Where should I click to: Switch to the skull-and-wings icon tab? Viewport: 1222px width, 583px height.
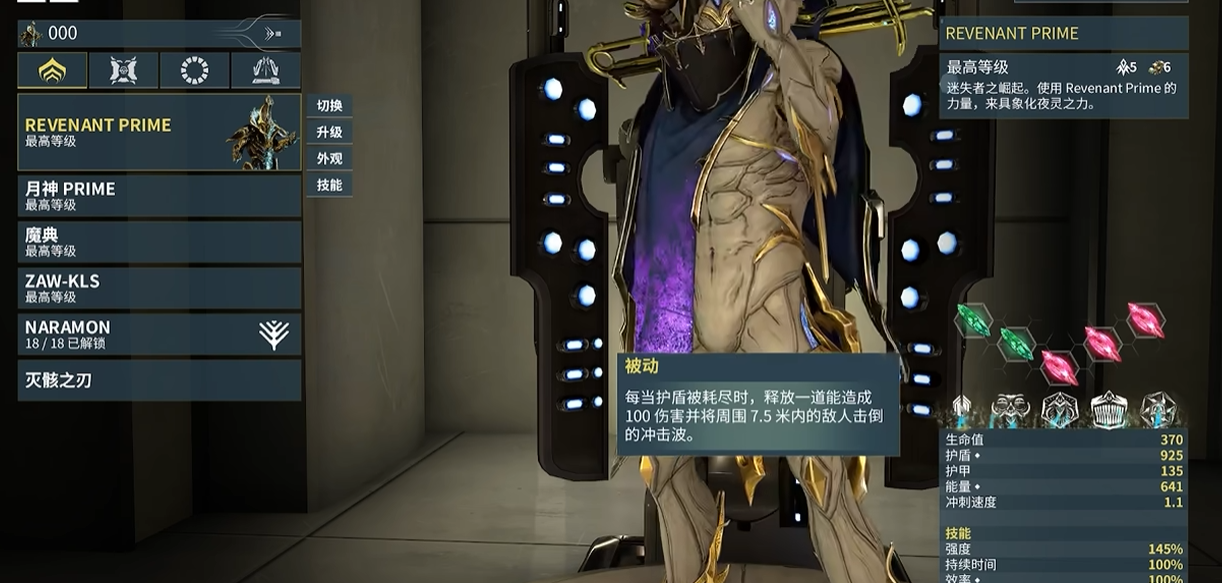(x=123, y=71)
